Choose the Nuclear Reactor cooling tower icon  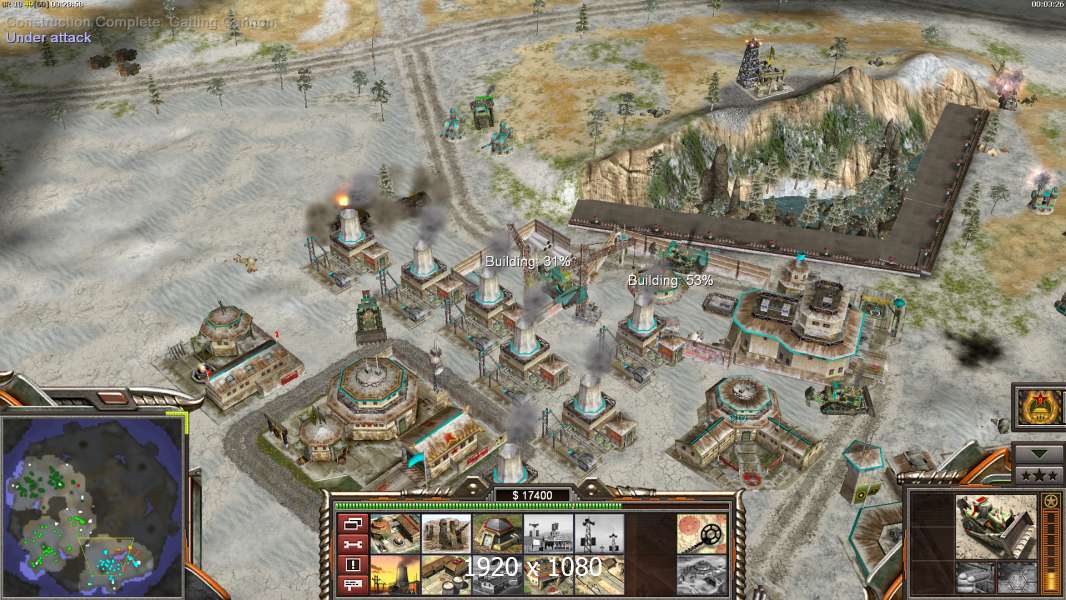coord(395,574)
